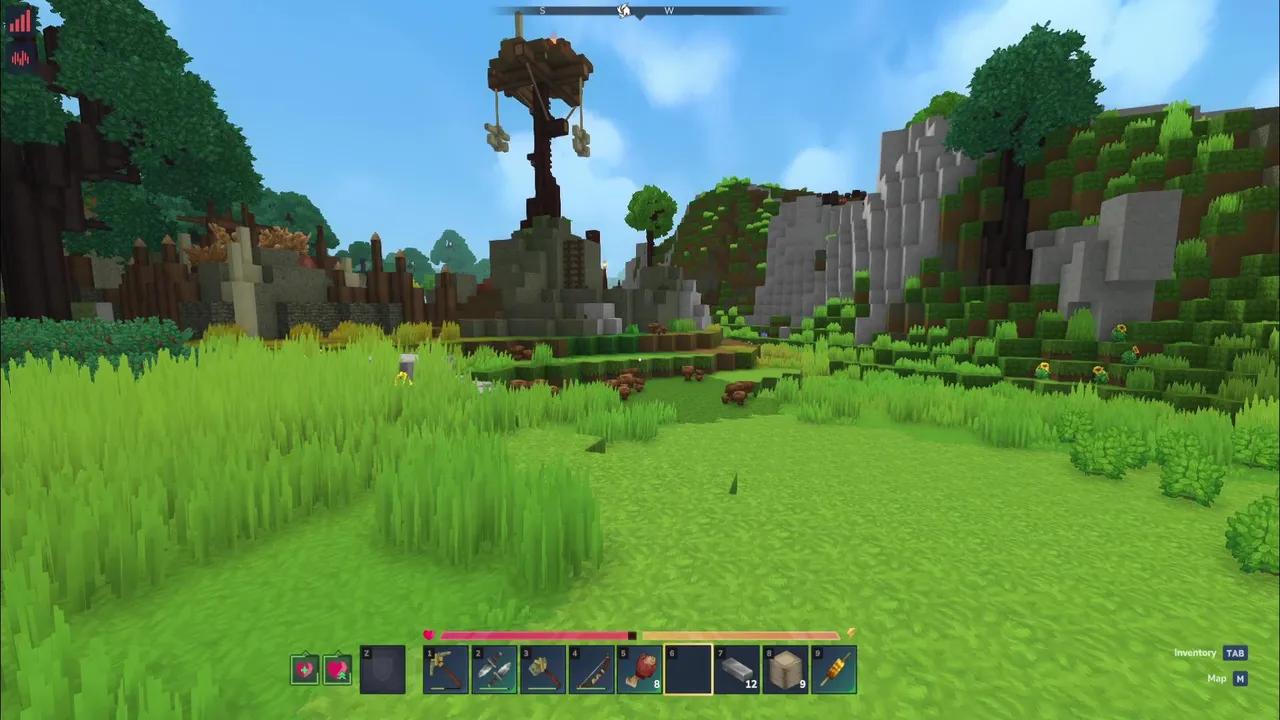Select the cooked meat in hotbar slot 5

(638, 668)
